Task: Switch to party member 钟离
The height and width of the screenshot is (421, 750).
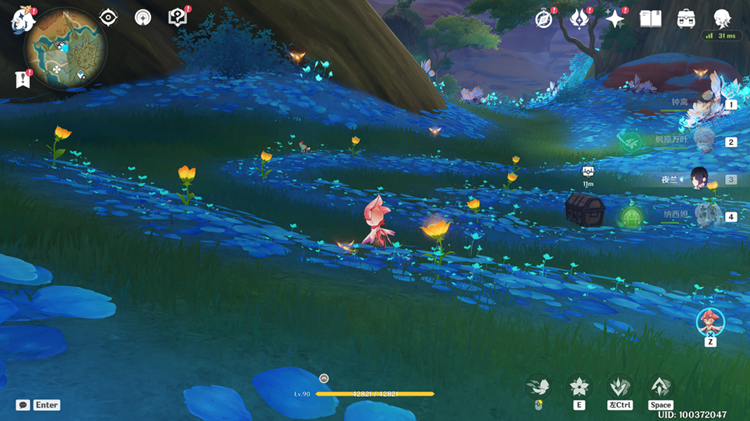Action: pyautogui.click(x=703, y=105)
